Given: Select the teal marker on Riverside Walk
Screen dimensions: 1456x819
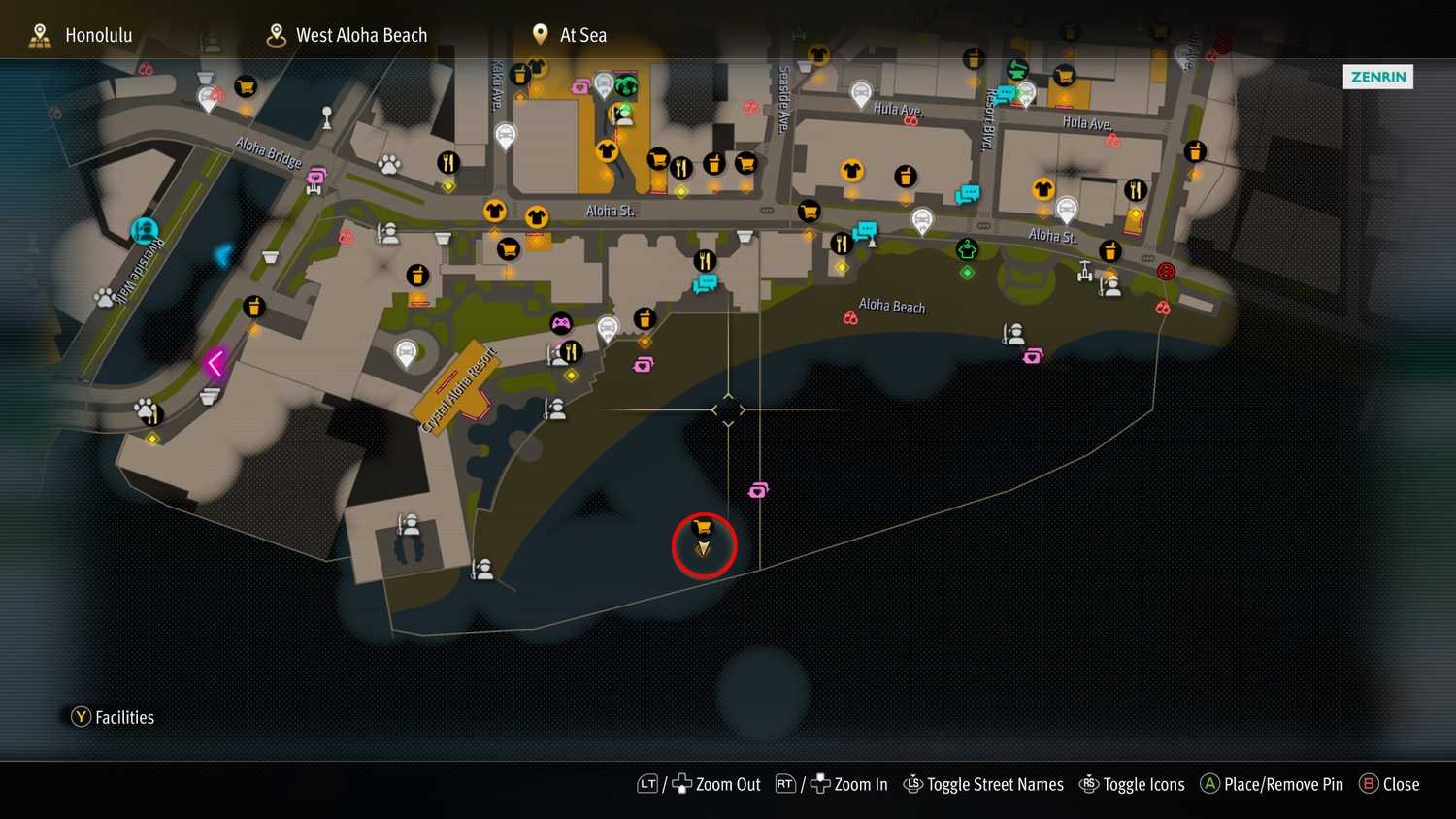Looking at the screenshot, I should point(145,231).
